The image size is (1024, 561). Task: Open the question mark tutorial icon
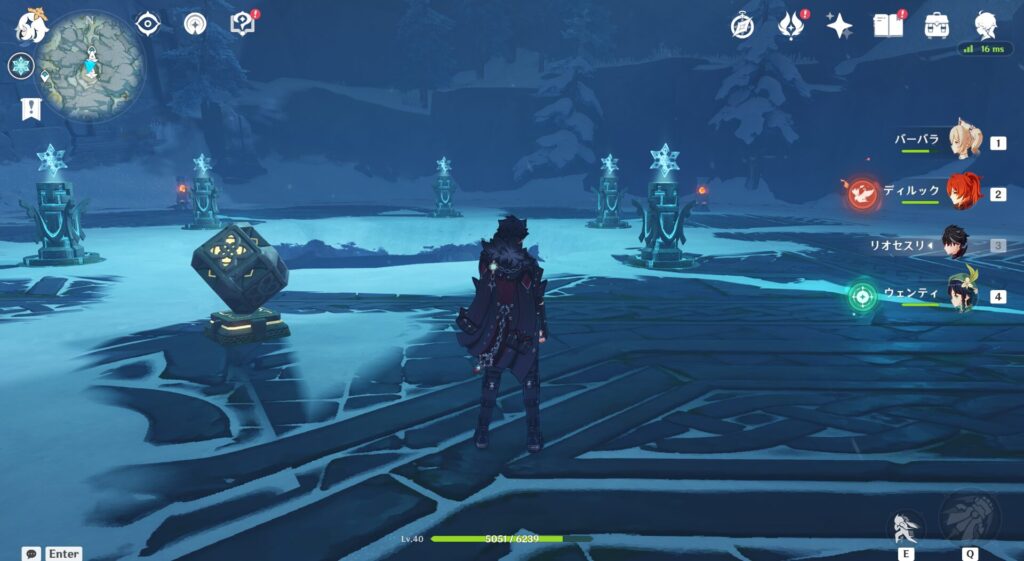click(243, 24)
